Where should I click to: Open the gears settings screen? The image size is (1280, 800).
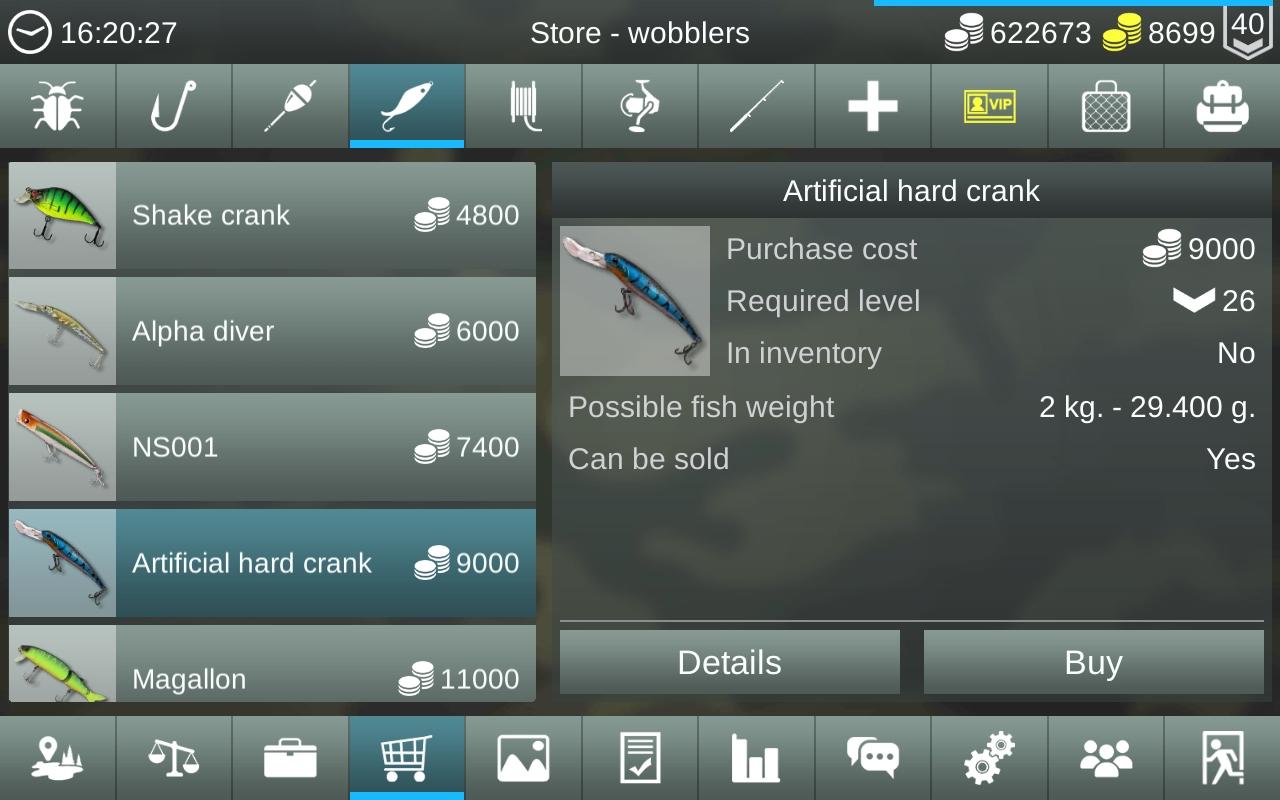[989, 758]
